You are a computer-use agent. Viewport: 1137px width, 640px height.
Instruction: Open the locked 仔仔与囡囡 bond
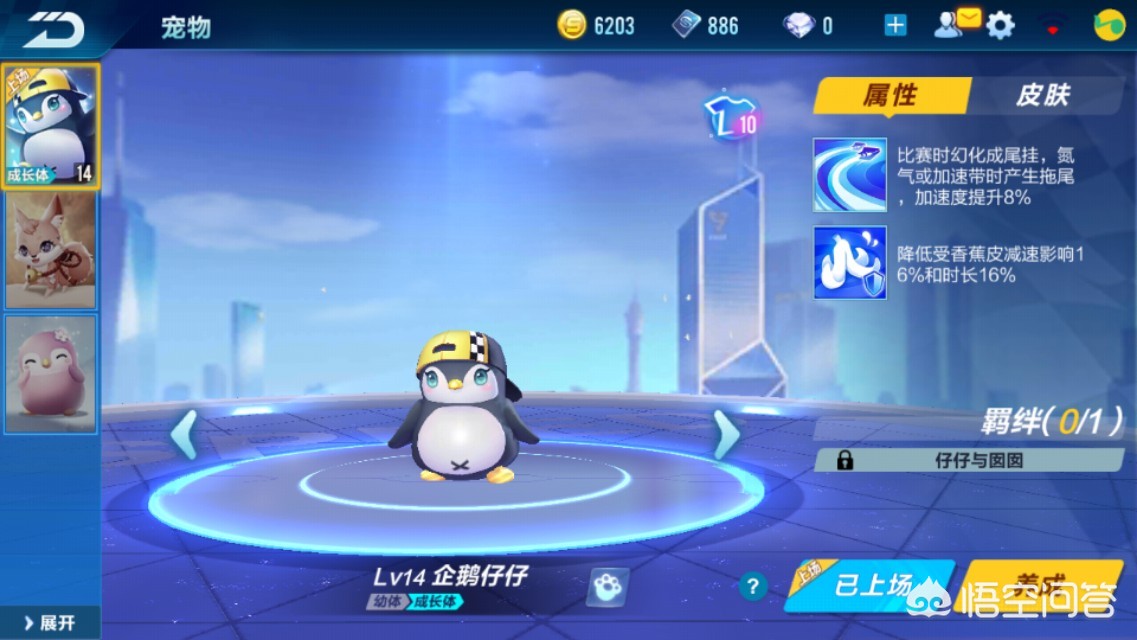968,460
